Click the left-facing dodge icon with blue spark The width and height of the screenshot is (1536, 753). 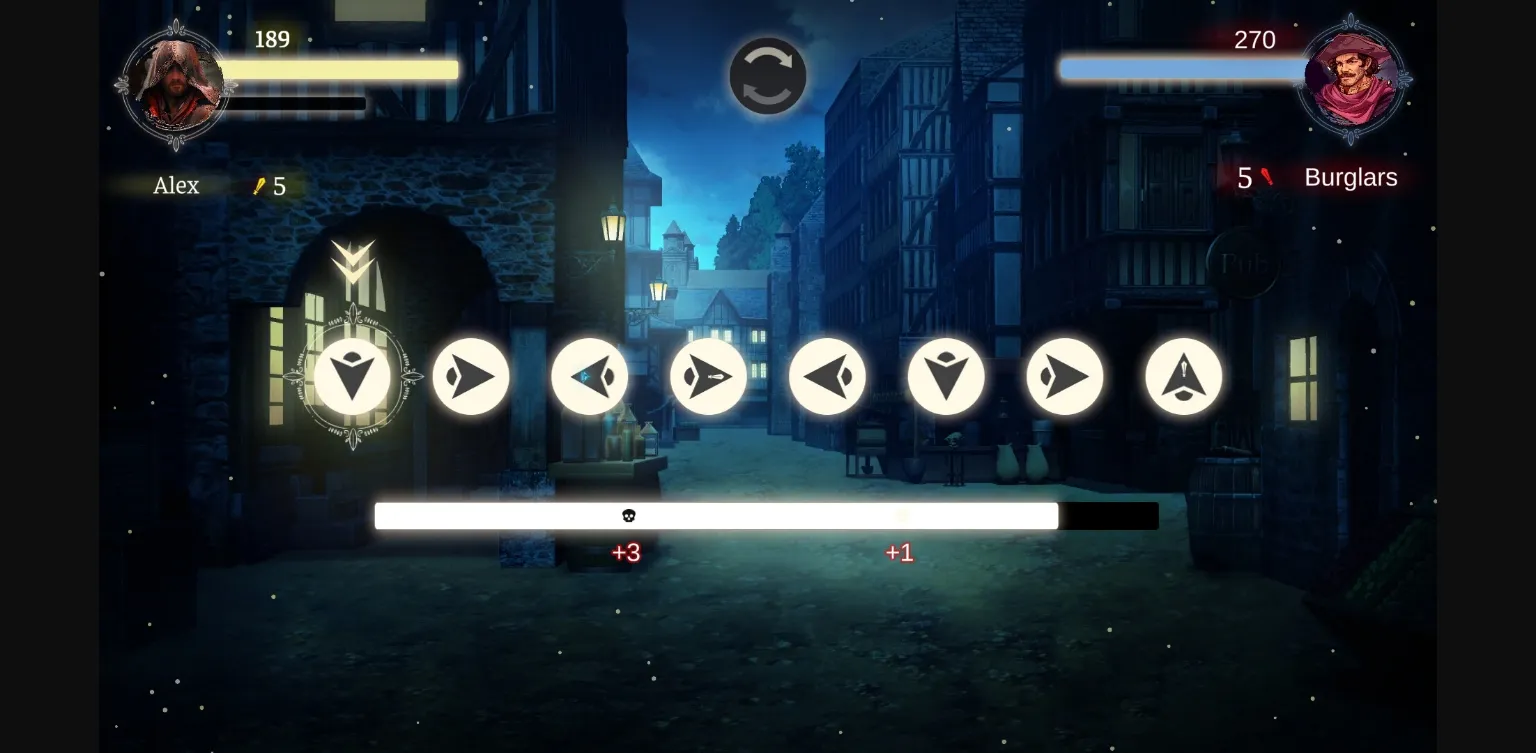click(590, 377)
